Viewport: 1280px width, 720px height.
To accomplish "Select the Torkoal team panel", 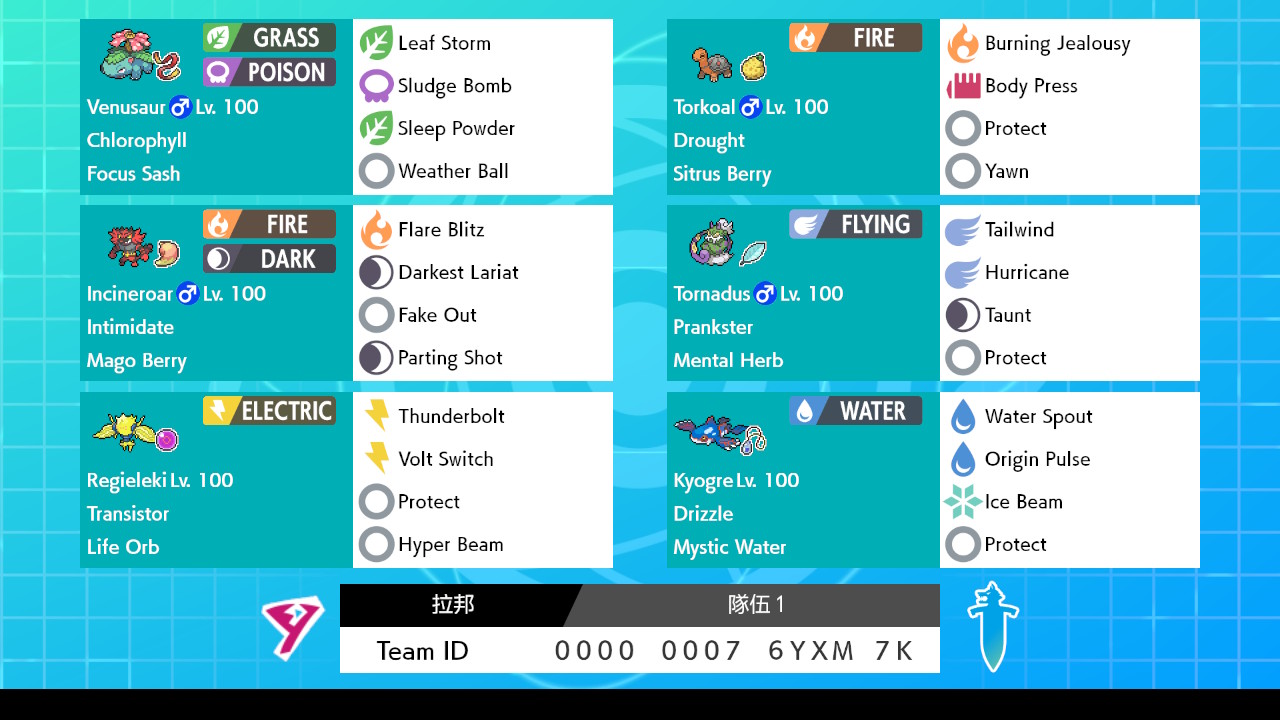I will pos(803,107).
